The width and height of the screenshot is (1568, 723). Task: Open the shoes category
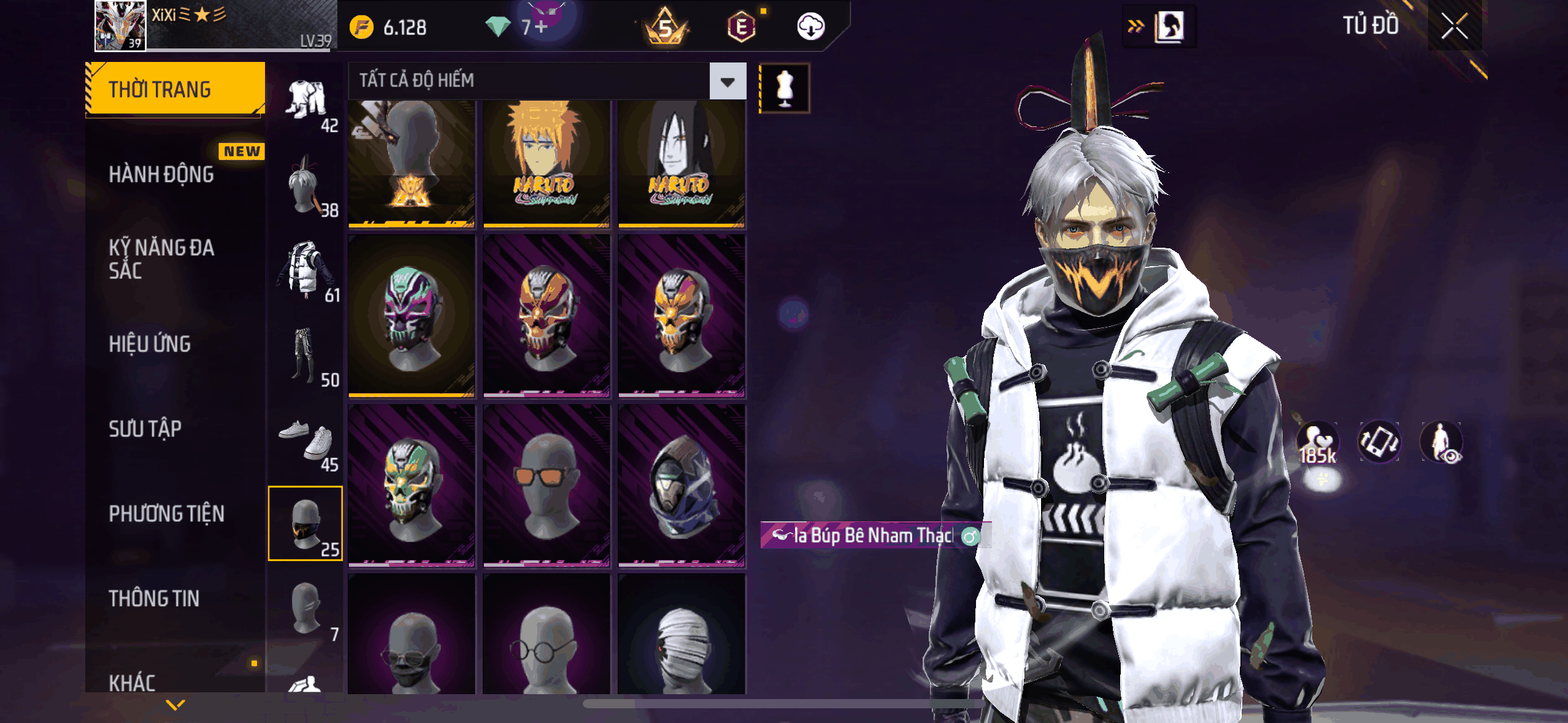[x=306, y=442]
